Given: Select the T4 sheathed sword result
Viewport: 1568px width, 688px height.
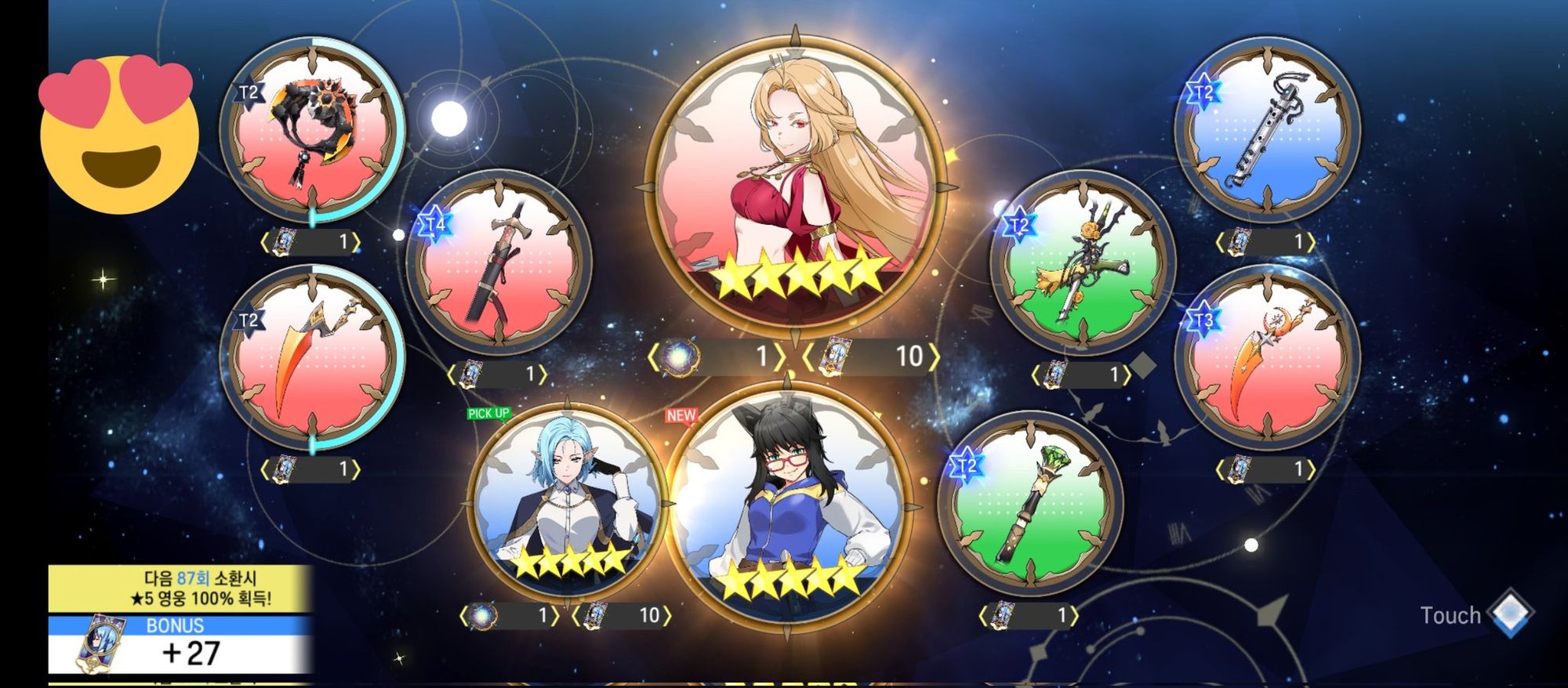Looking at the screenshot, I should (x=499, y=263).
